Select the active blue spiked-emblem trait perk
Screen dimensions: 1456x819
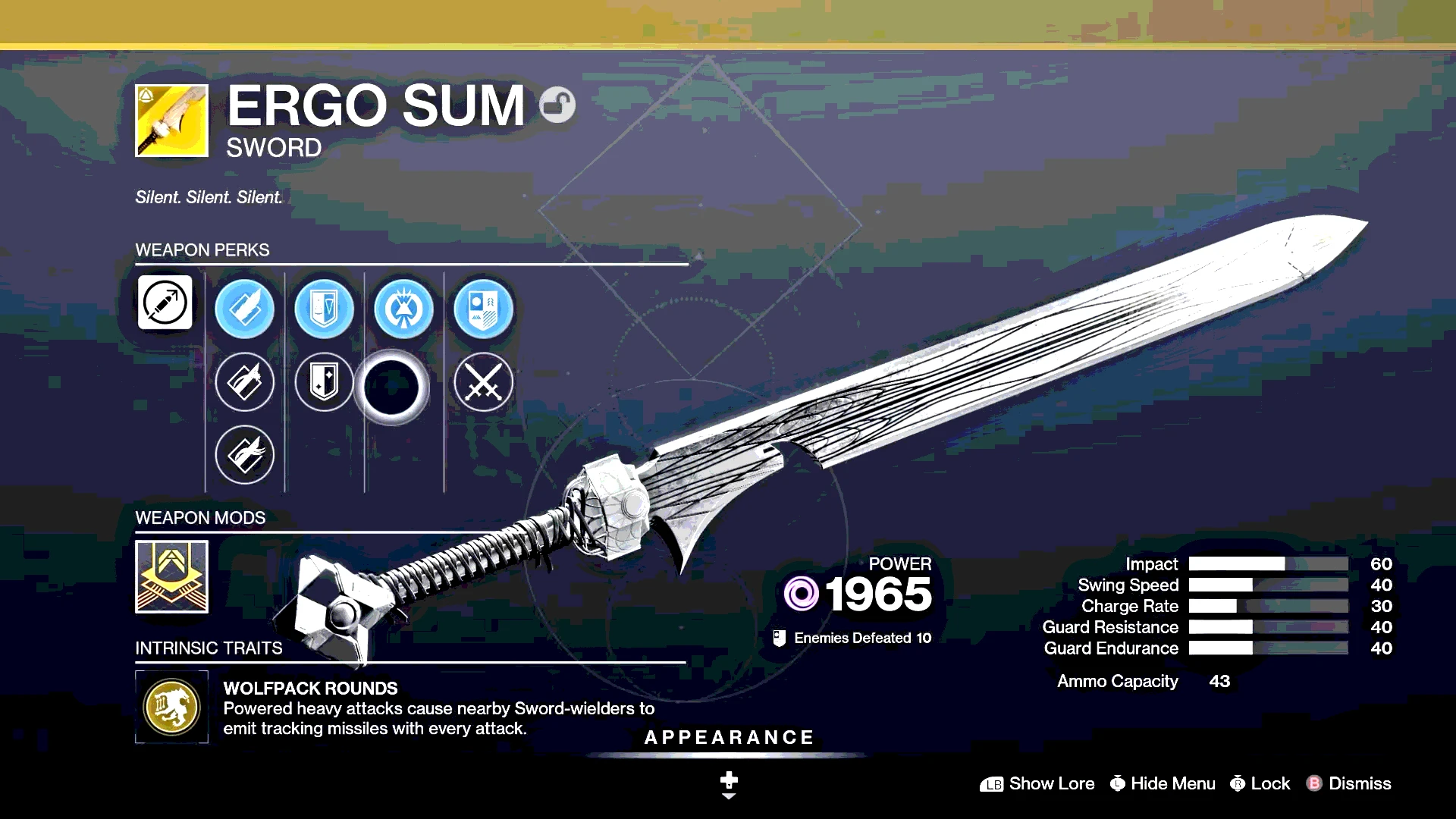point(403,309)
